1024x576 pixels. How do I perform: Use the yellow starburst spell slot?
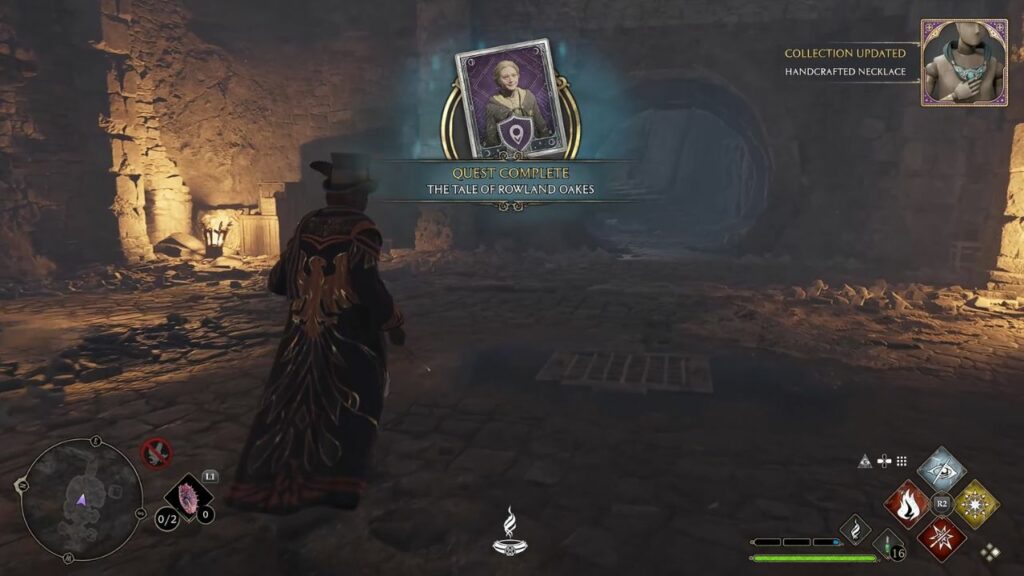pos(976,504)
